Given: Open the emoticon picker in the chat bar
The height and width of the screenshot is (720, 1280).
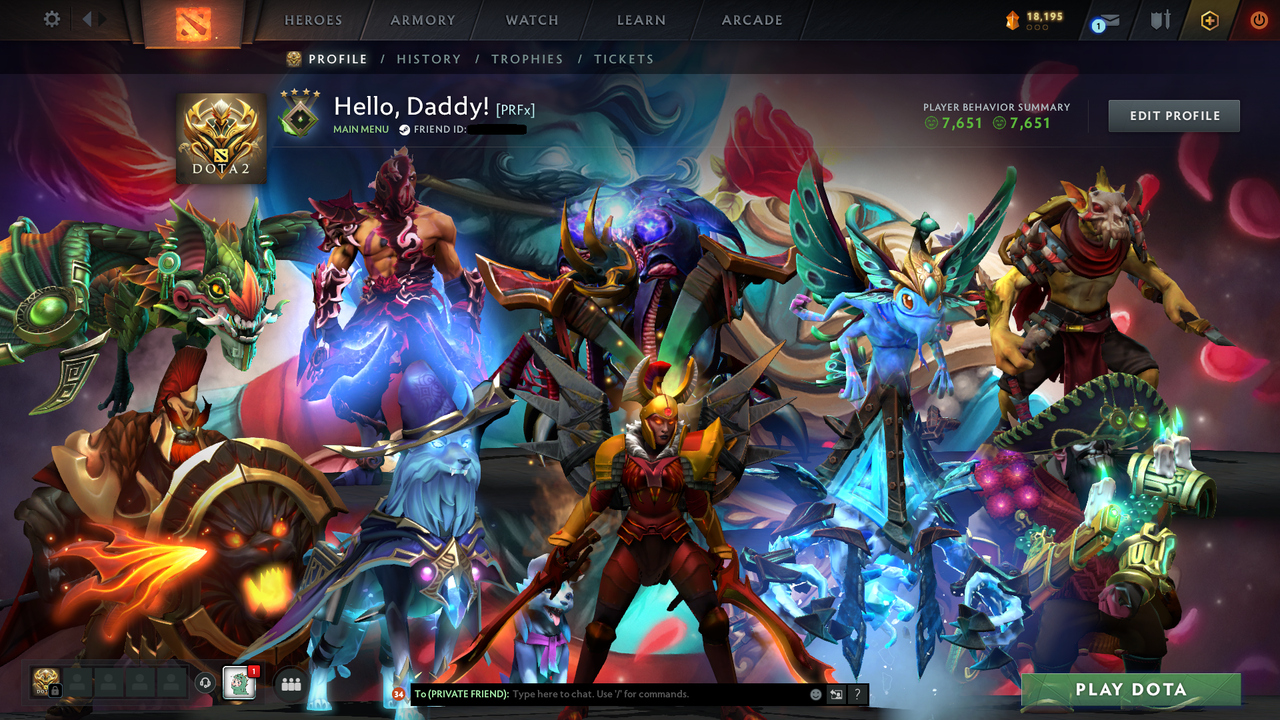Looking at the screenshot, I should 815,694.
